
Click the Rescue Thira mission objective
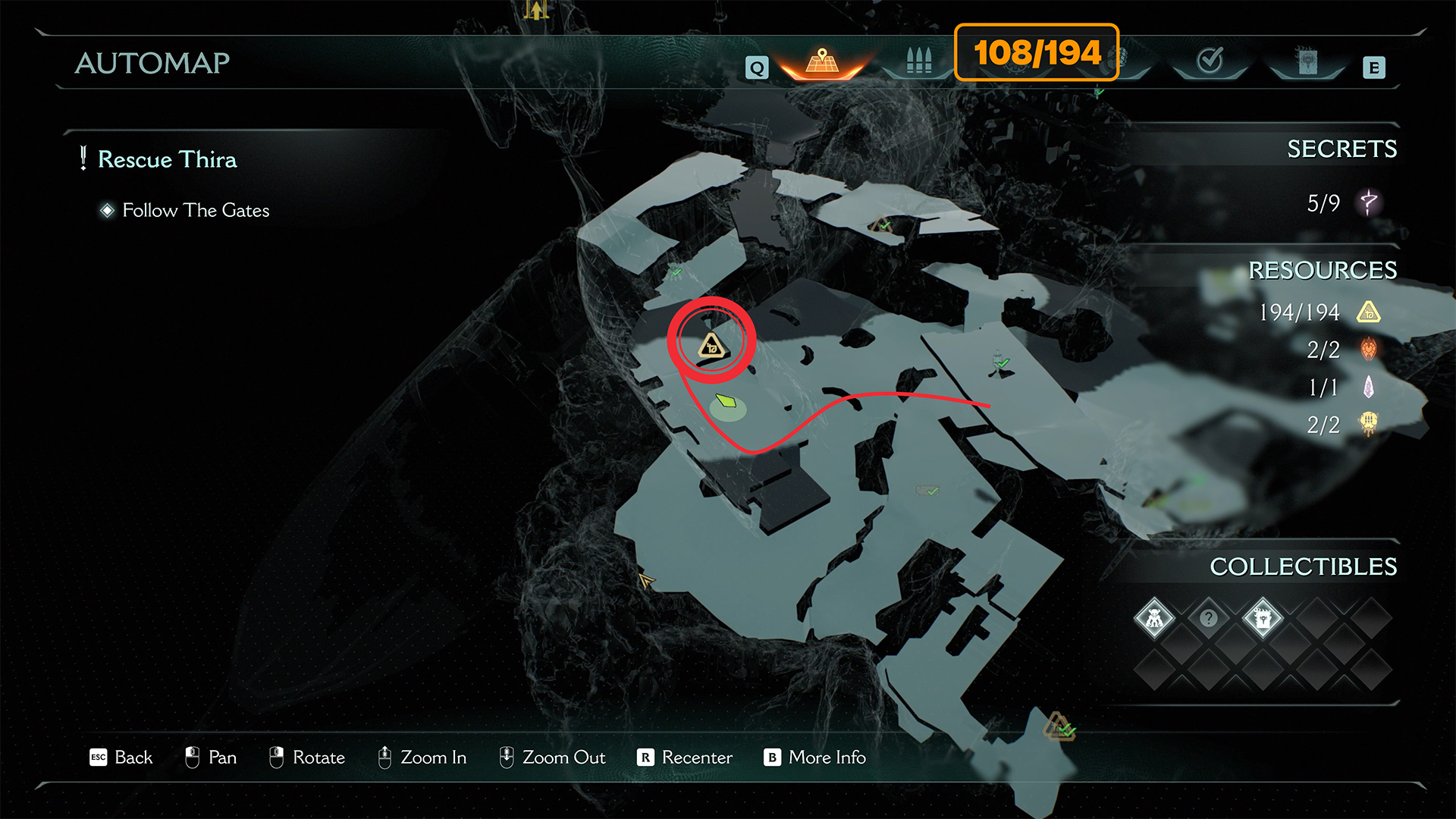pos(167,159)
